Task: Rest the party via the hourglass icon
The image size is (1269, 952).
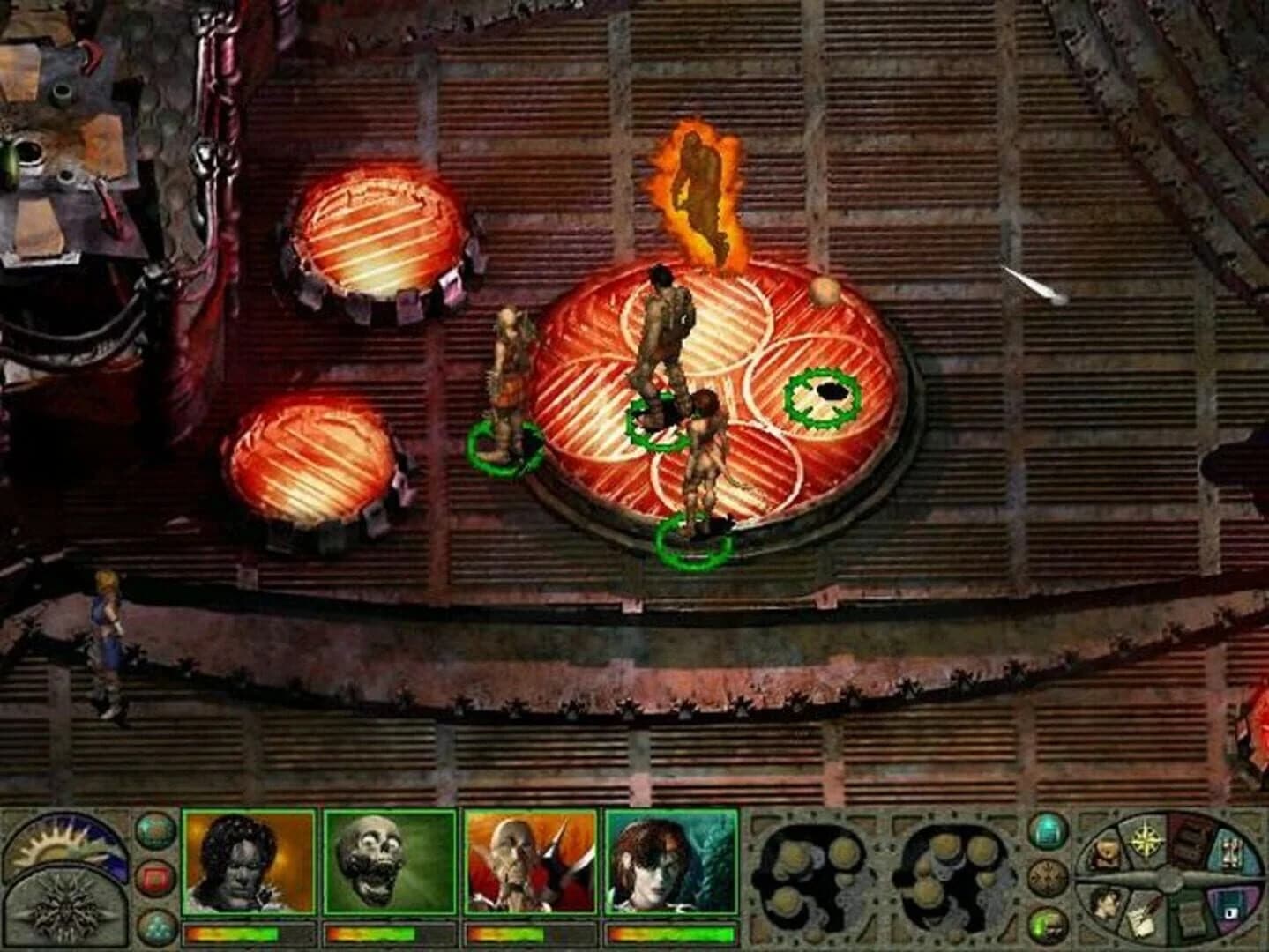Action: [x=1230, y=849]
